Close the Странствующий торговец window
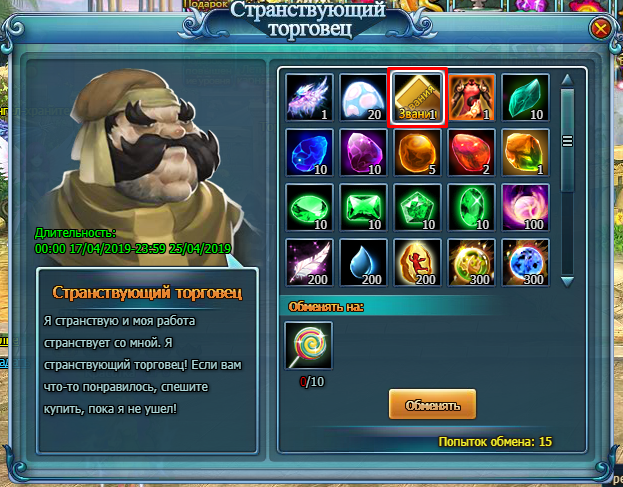 point(601,29)
